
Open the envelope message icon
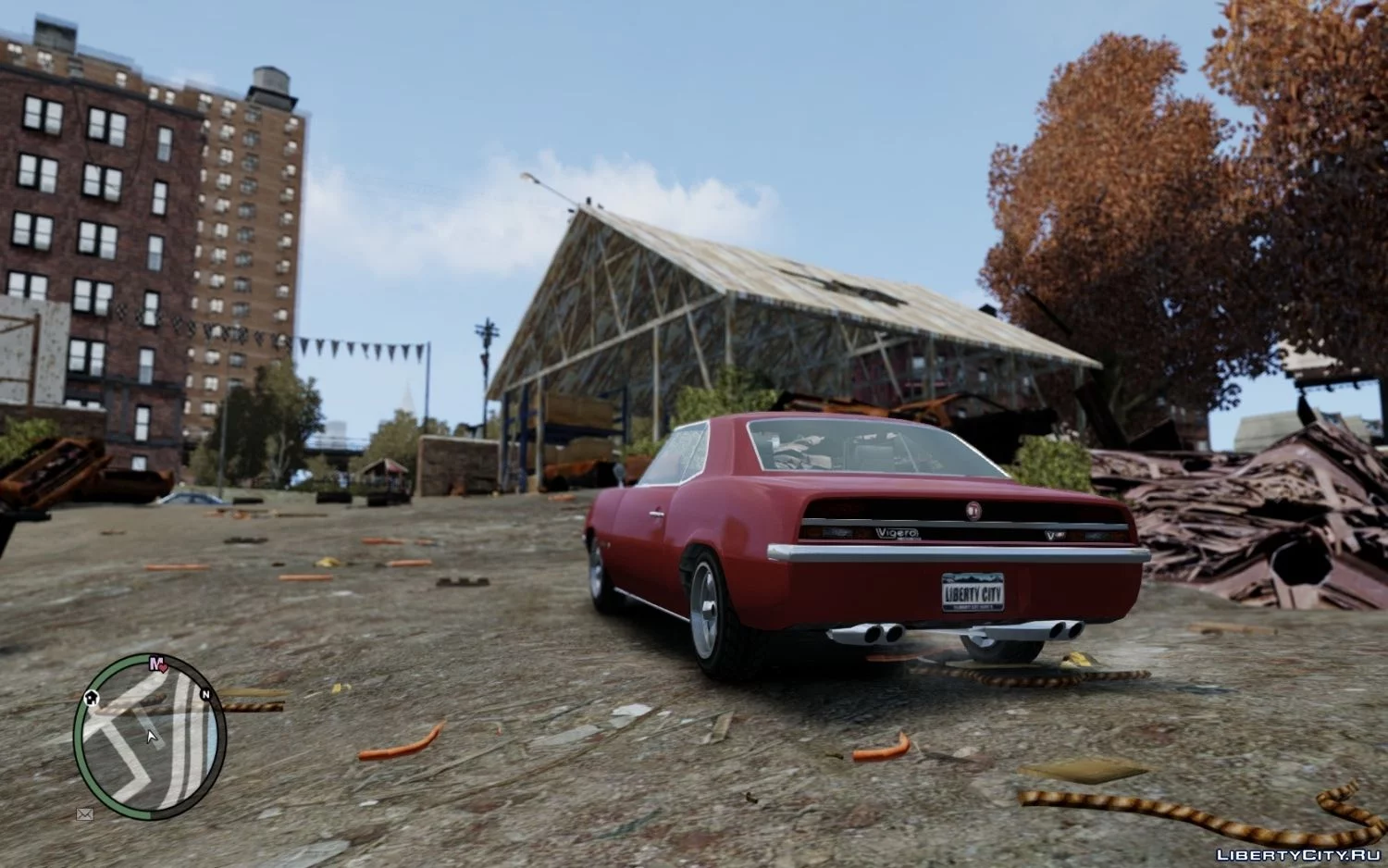(85, 813)
